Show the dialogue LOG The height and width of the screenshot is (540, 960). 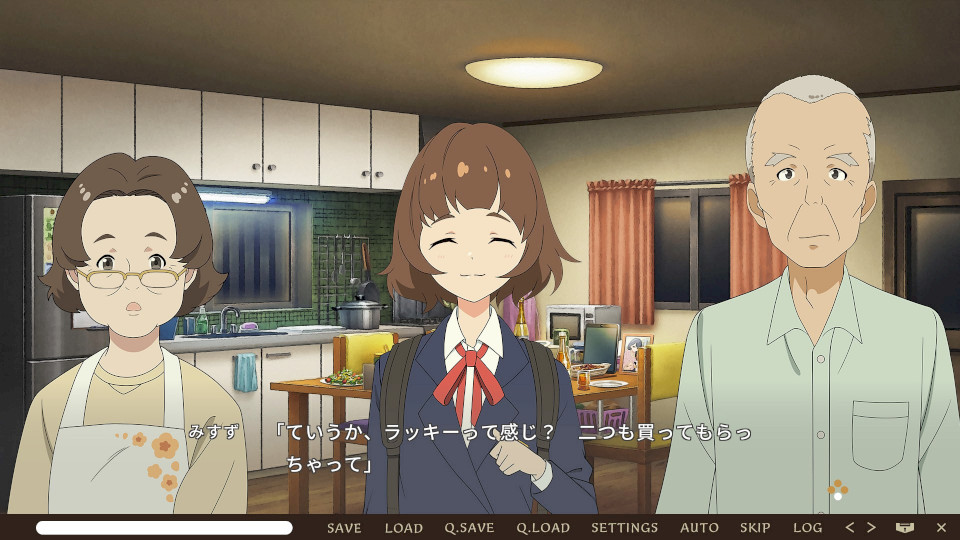(807, 528)
